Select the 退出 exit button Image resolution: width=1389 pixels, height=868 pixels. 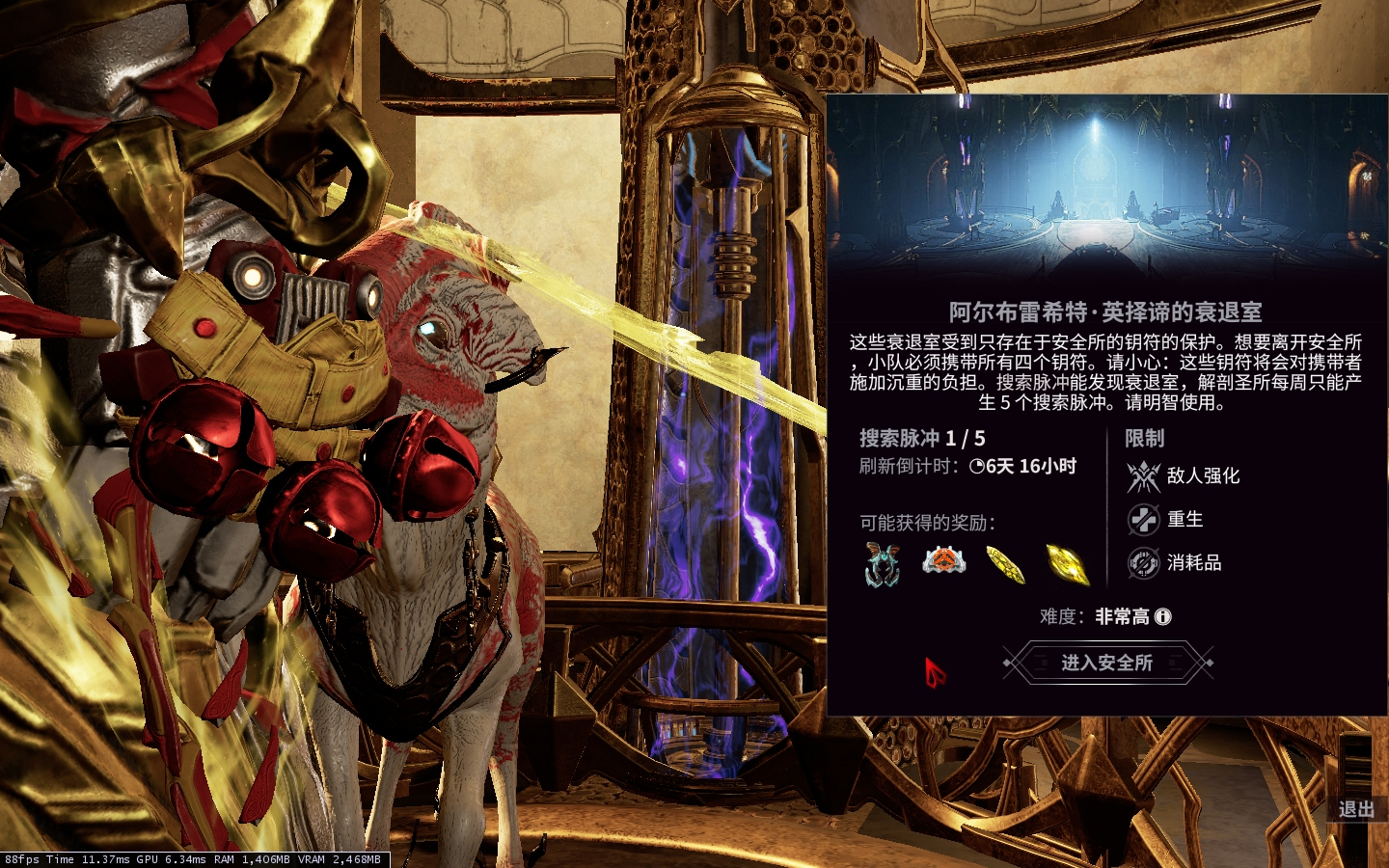(x=1355, y=809)
